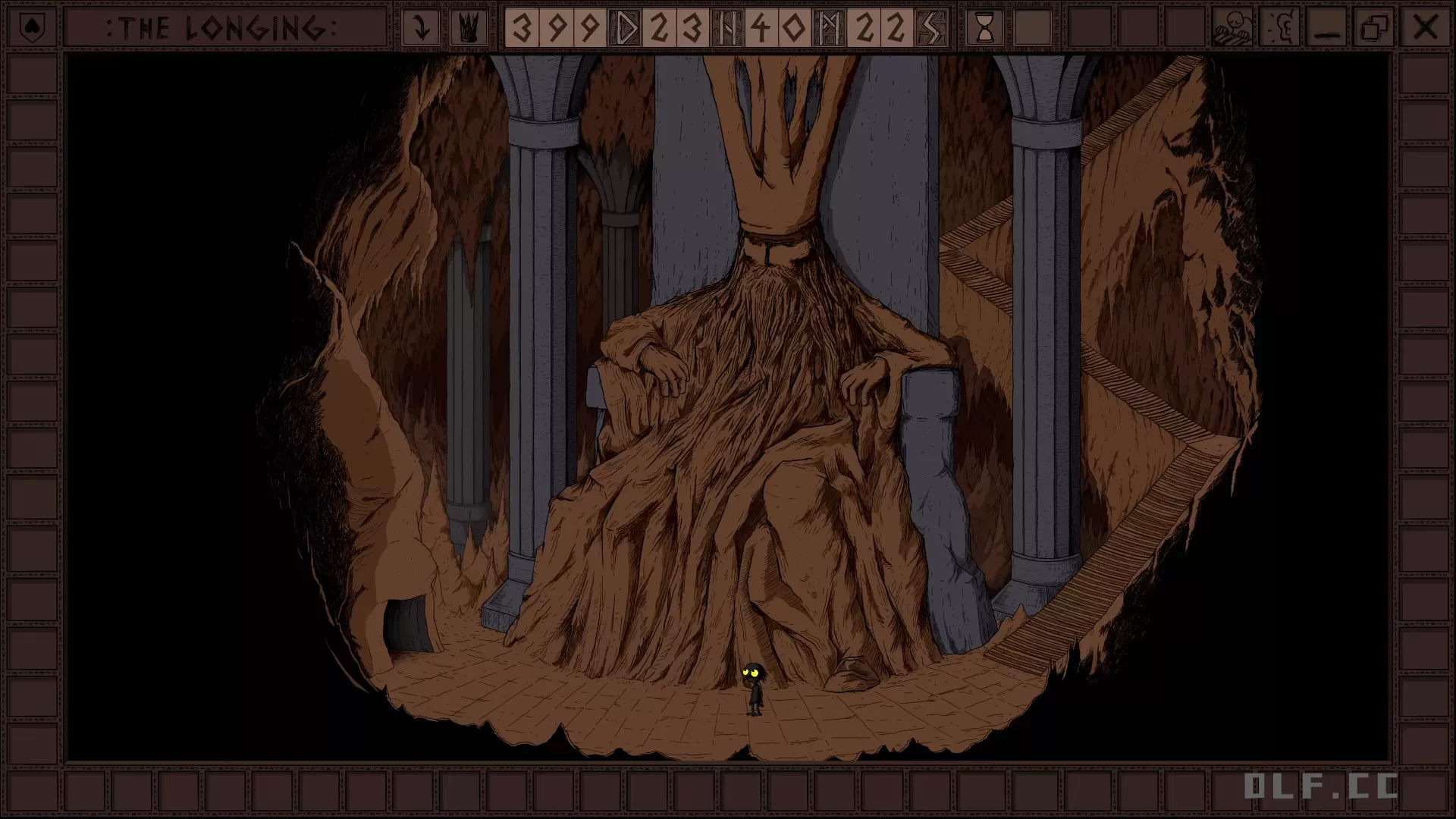The width and height of the screenshot is (1456, 819).
Task: Minimize the game window
Action: (1328, 28)
